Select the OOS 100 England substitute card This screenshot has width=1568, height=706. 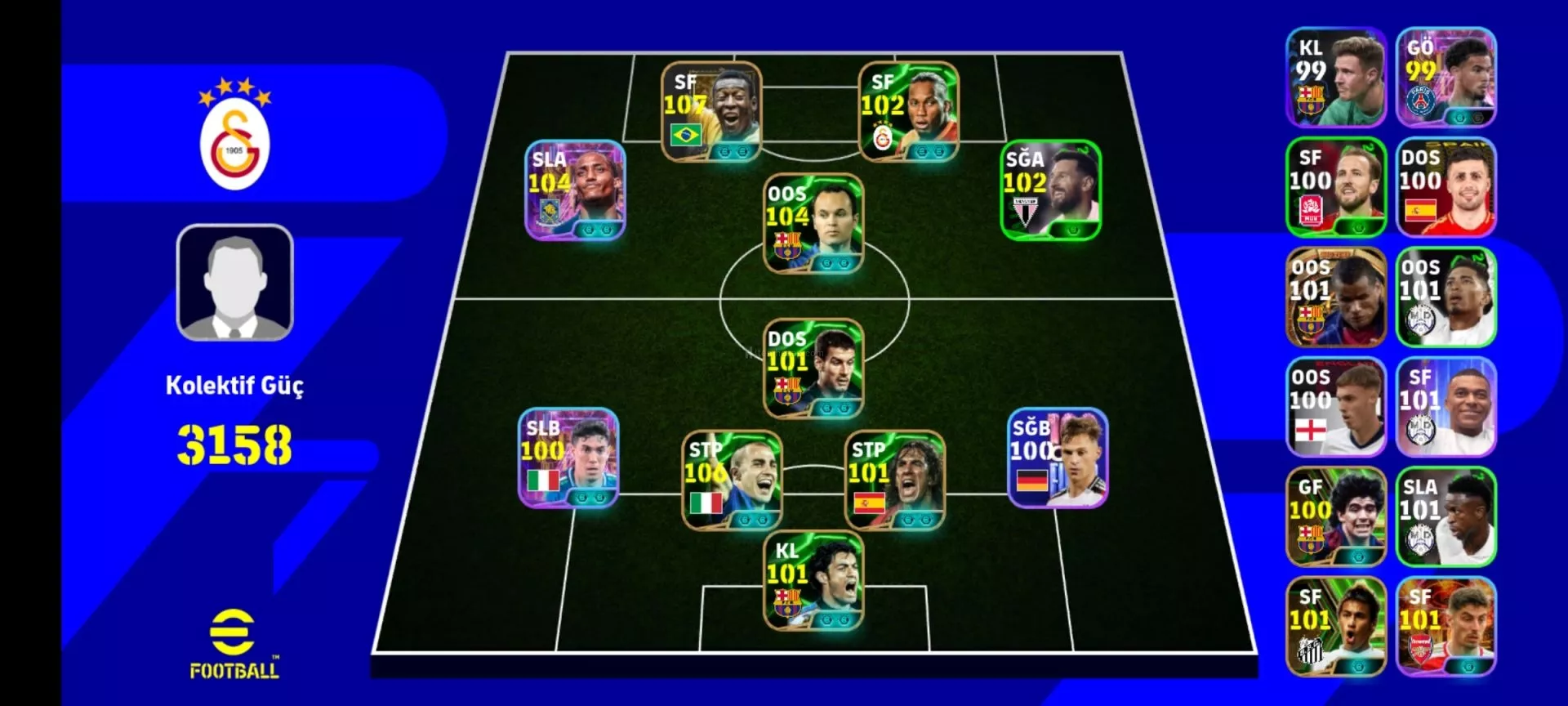coord(1336,407)
